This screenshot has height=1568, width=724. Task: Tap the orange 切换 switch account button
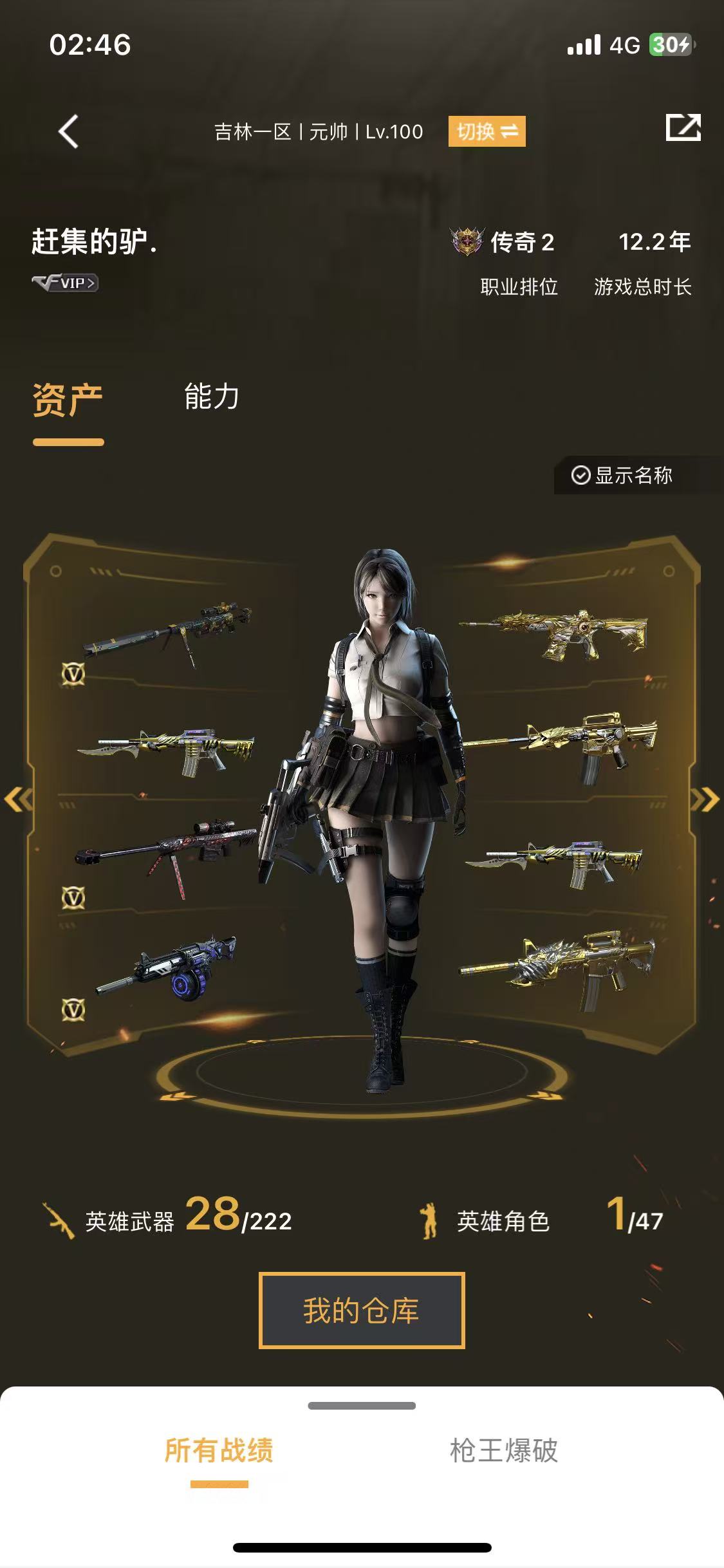point(487,131)
